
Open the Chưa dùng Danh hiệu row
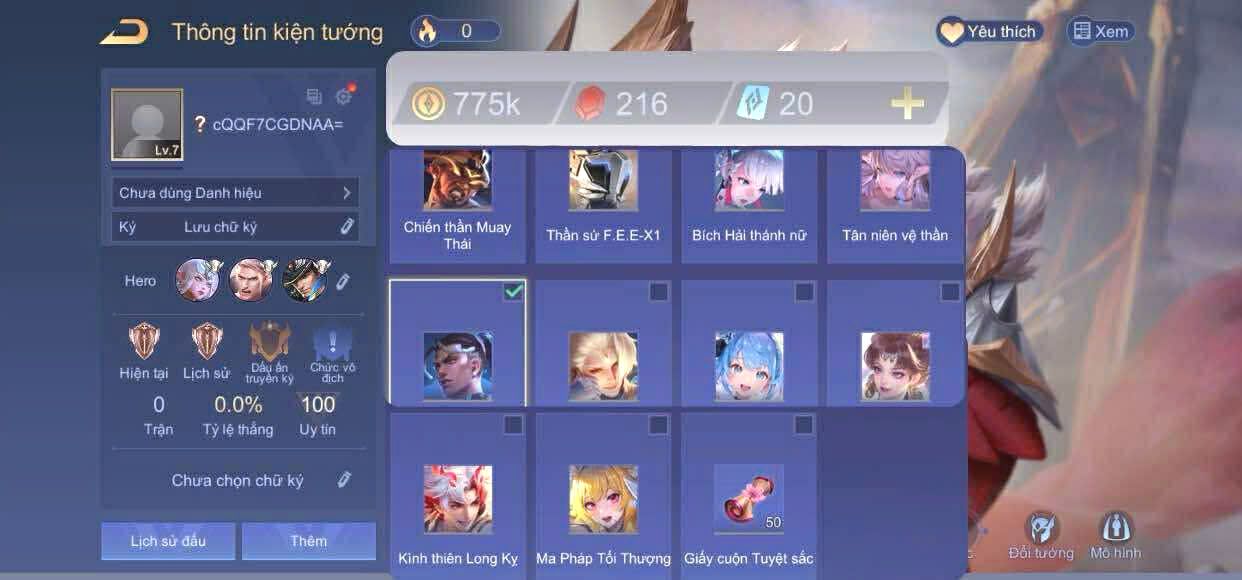235,193
